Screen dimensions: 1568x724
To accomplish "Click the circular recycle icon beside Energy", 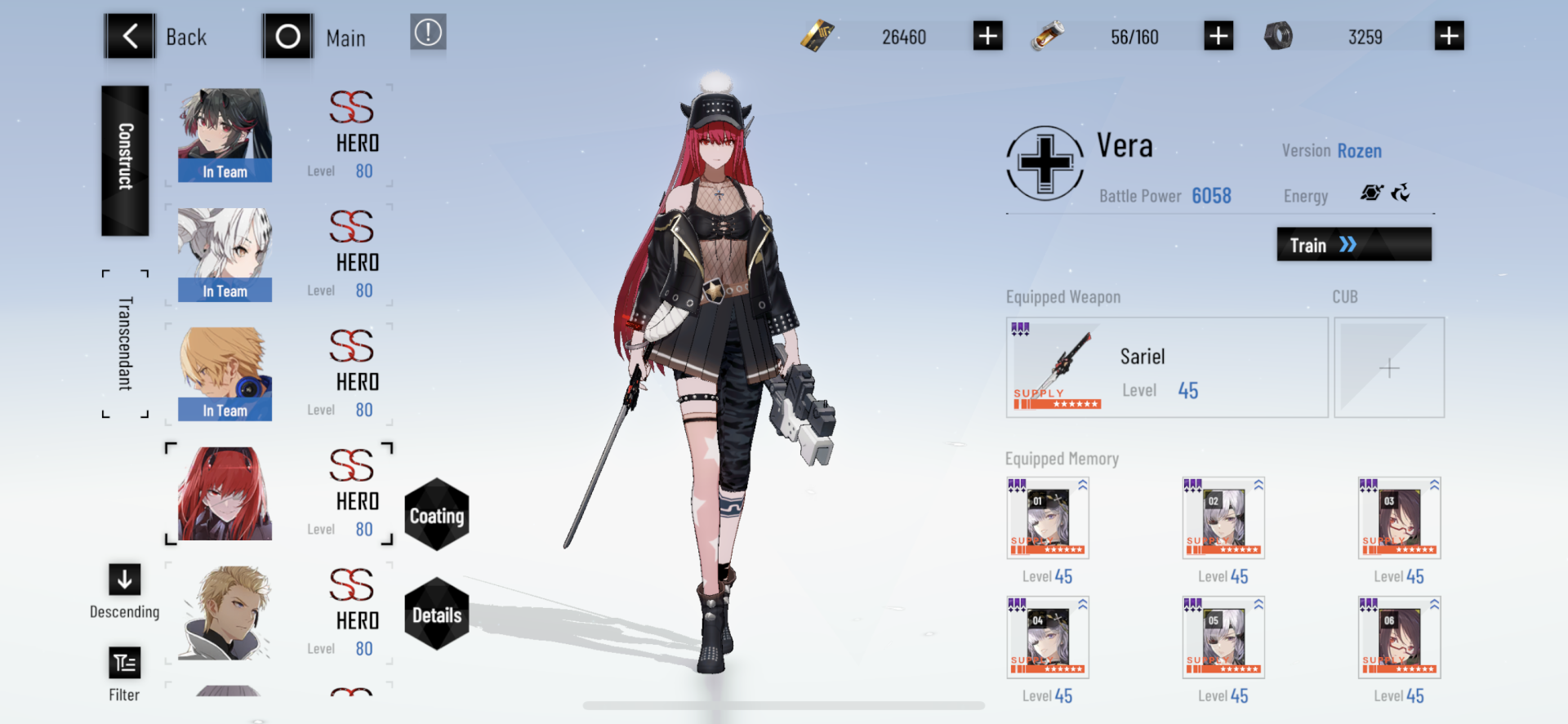I will pos(1403,193).
